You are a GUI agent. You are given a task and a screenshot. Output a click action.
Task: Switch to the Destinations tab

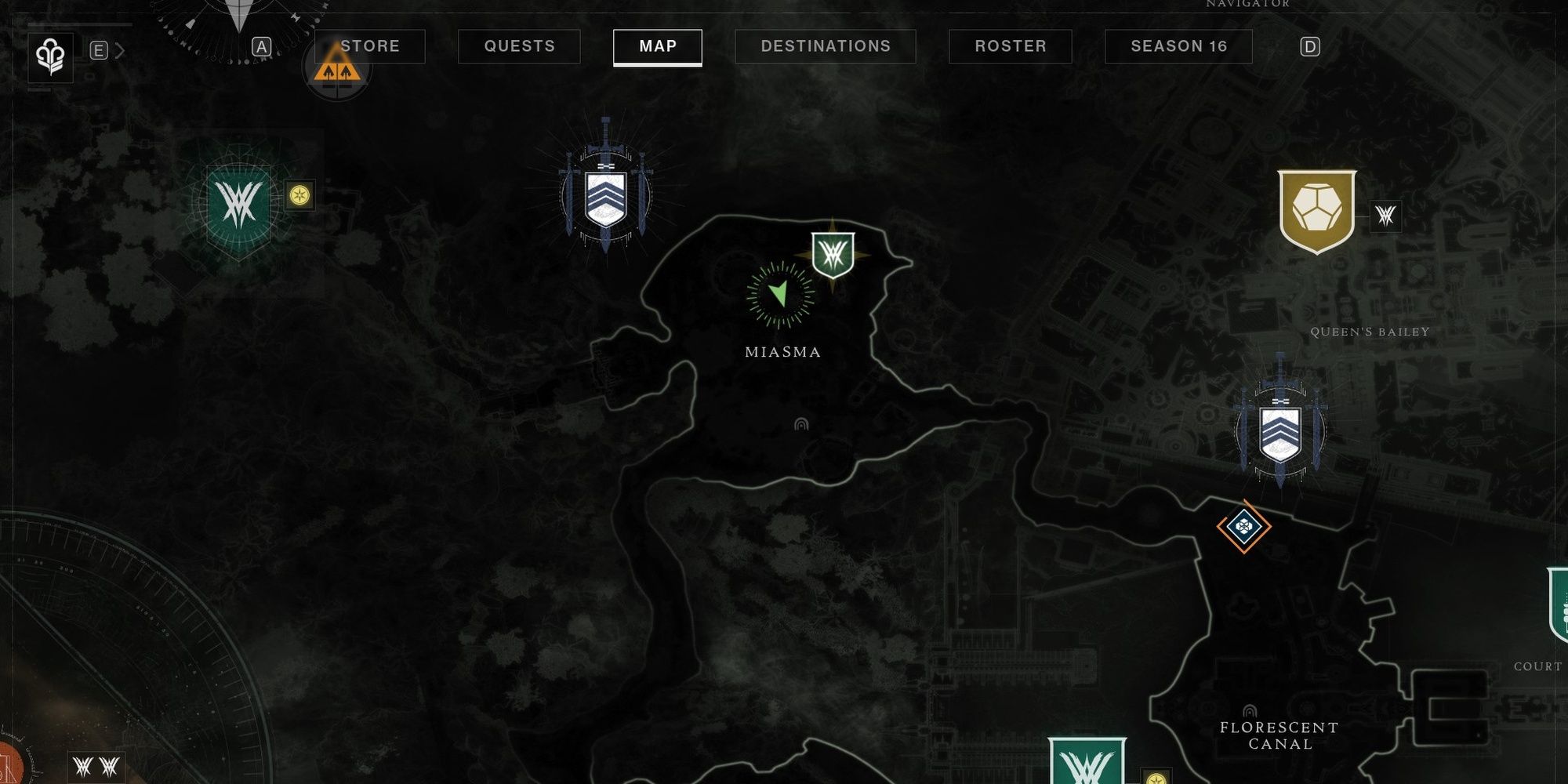pyautogui.click(x=824, y=46)
